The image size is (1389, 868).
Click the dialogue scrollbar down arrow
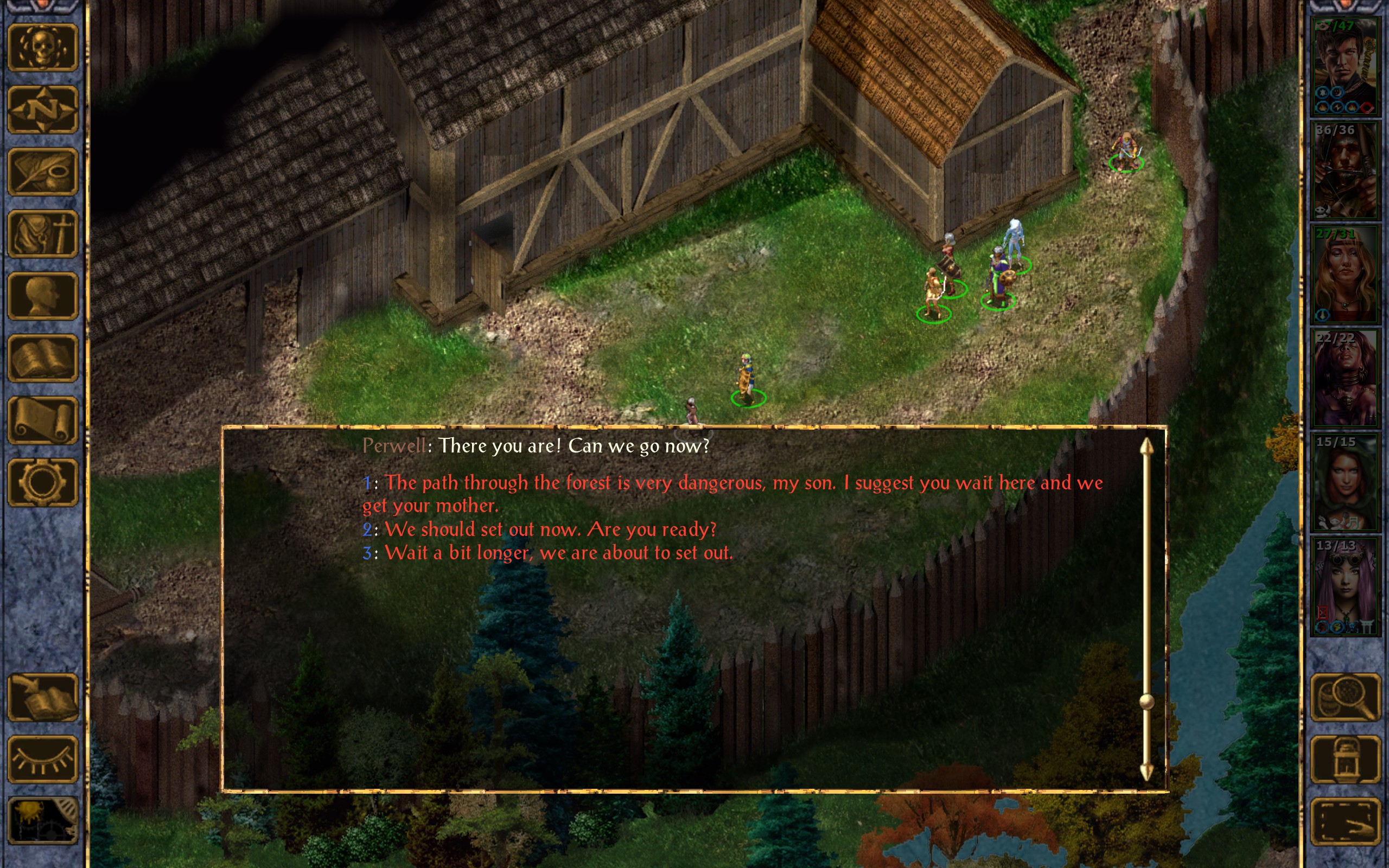click(x=1146, y=772)
